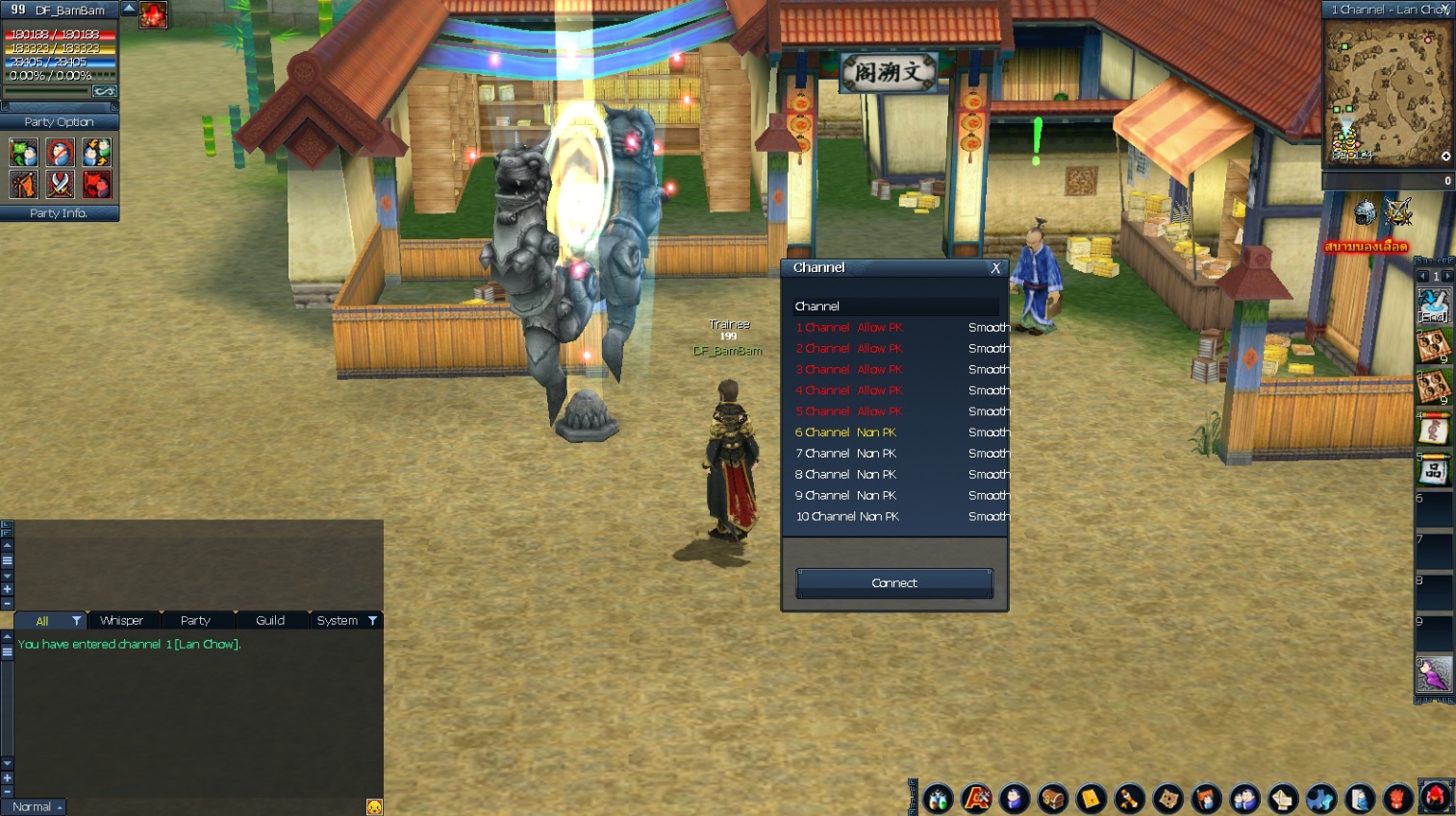Open the treasure chest menu icon
This screenshot has height=816, width=1456.
(x=1053, y=798)
